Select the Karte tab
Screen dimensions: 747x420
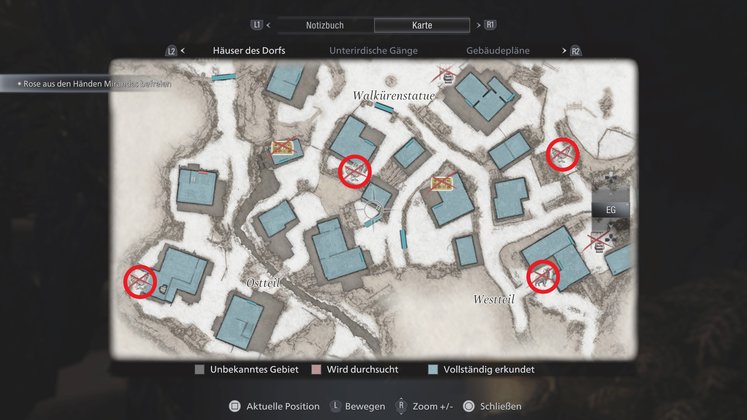422,24
